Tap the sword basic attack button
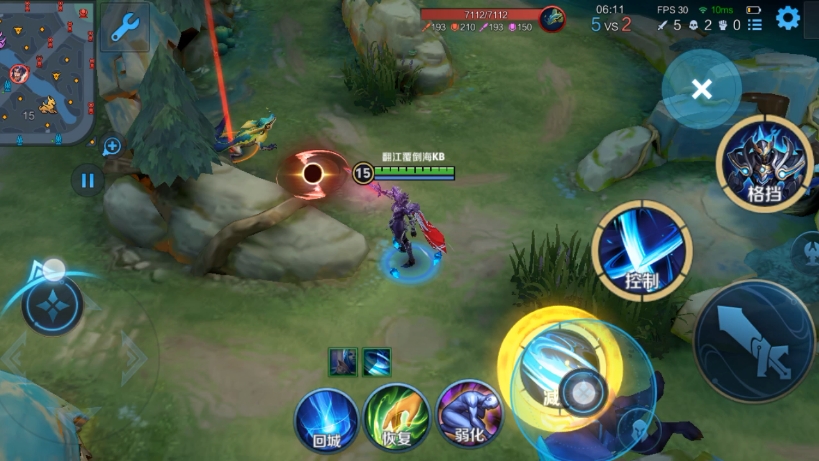This screenshot has height=461, width=819. [755, 341]
